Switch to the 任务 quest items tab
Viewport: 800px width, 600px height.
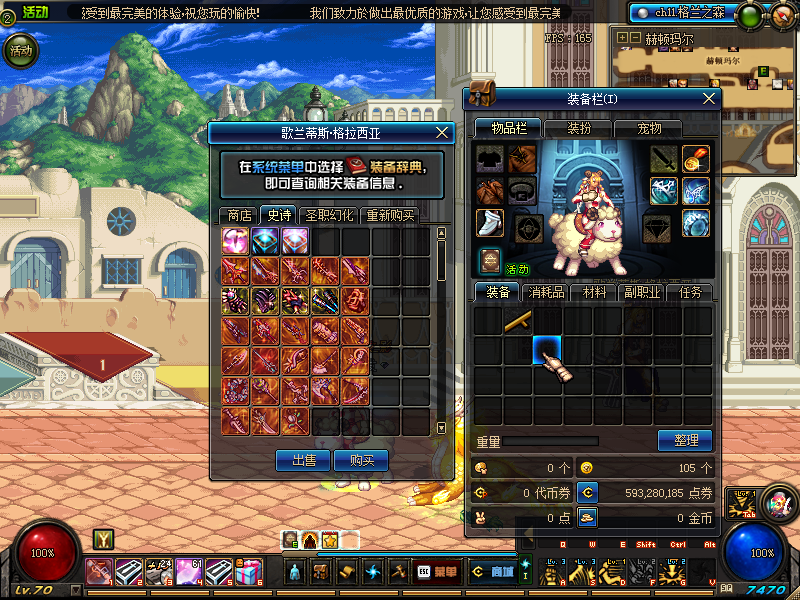point(691,293)
